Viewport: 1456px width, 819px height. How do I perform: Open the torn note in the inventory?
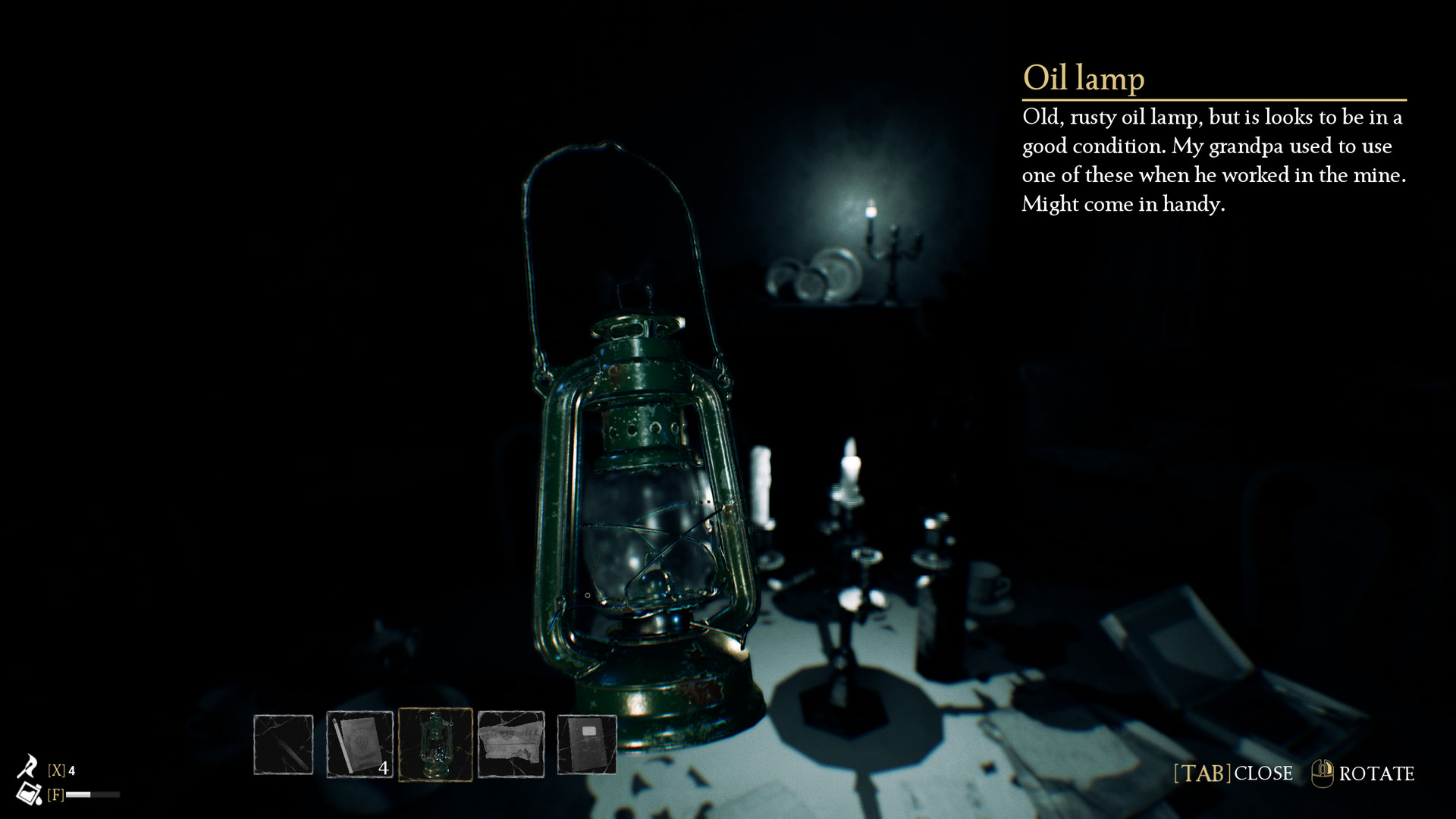tap(512, 743)
